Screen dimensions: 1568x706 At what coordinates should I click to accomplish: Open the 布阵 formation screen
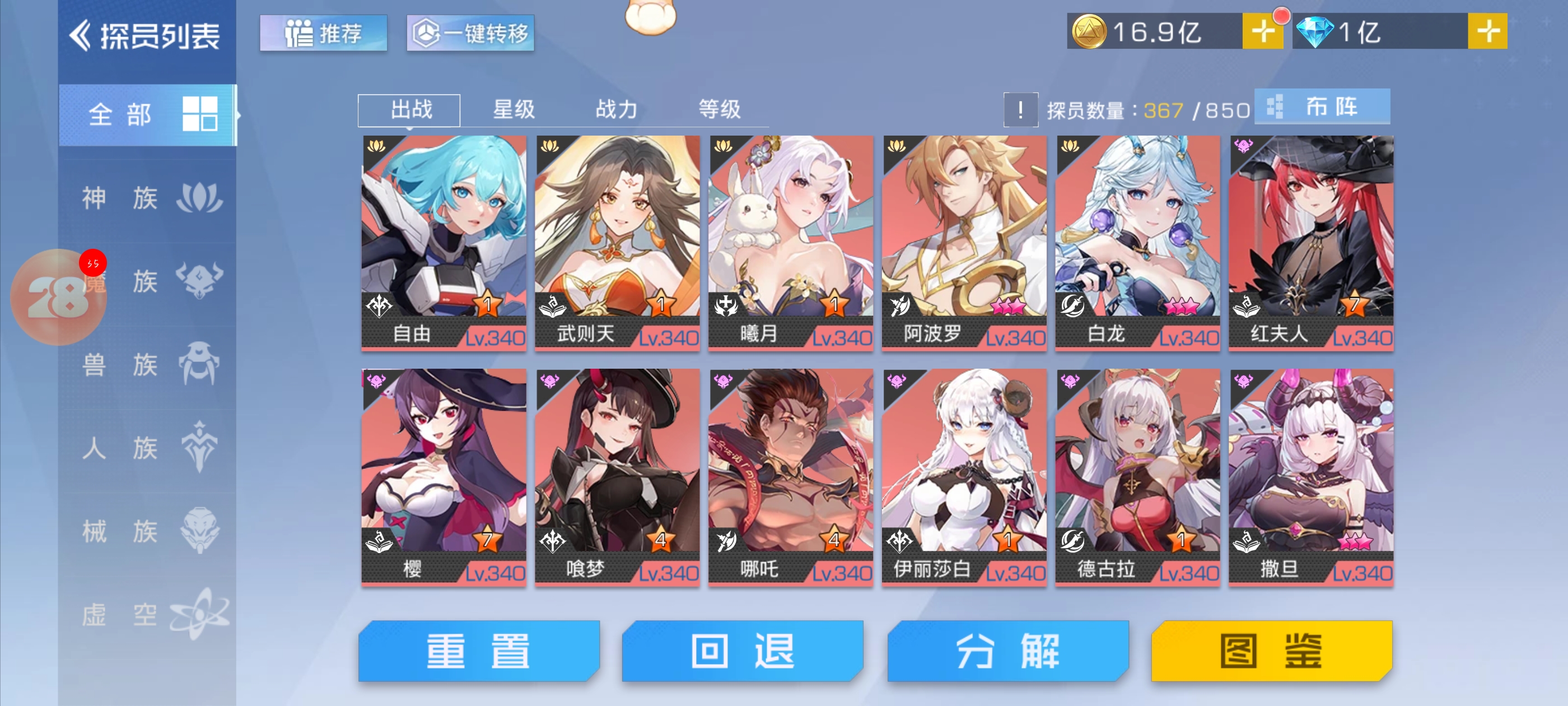[1322, 106]
